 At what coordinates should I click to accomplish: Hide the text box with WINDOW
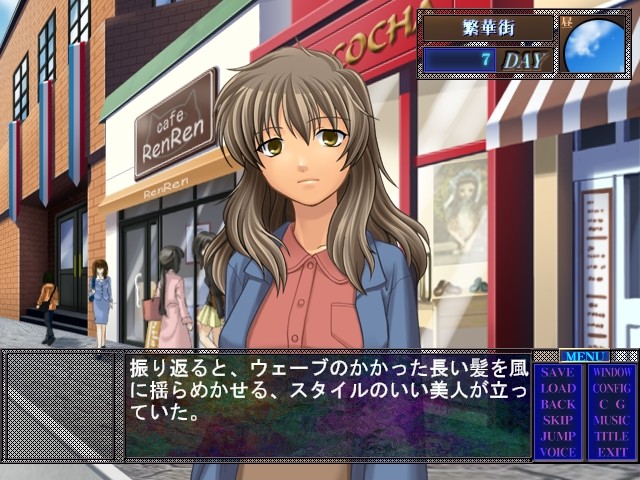click(612, 372)
